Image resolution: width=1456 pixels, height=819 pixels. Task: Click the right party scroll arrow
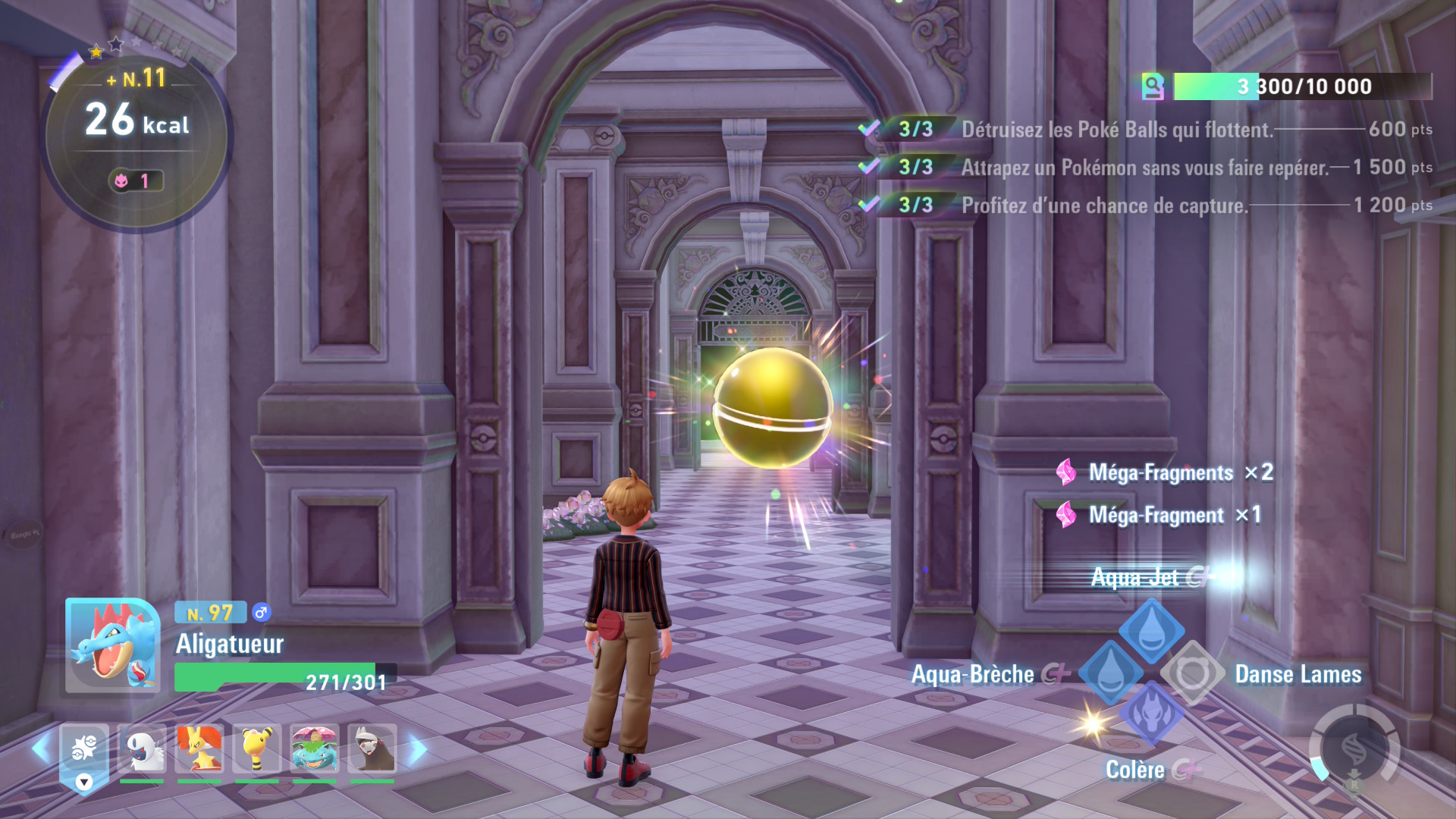[x=418, y=749]
